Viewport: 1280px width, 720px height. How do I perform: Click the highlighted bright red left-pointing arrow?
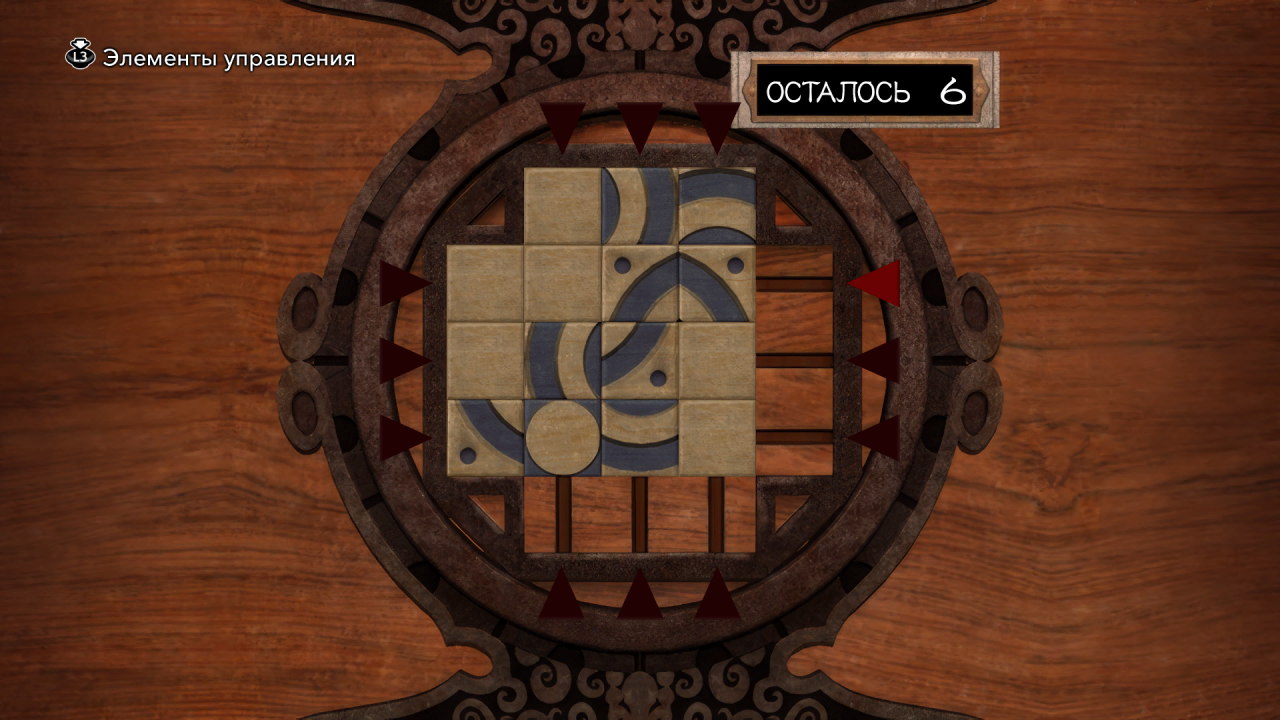[x=875, y=283]
